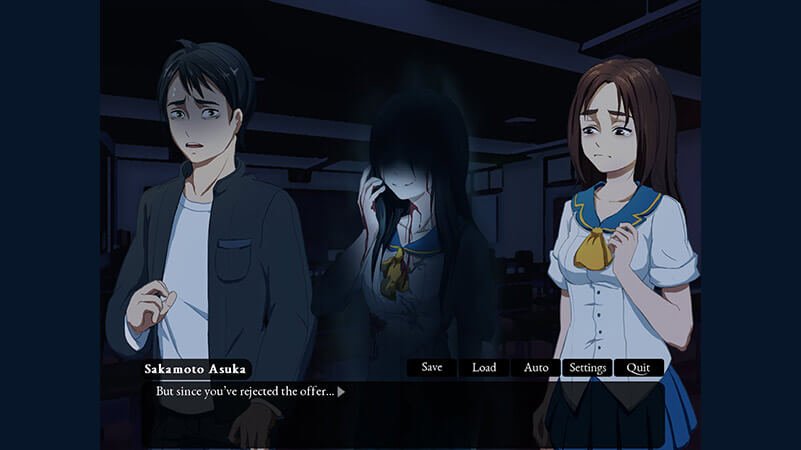Open the Load game menu
The height and width of the screenshot is (450, 801).
click(484, 368)
